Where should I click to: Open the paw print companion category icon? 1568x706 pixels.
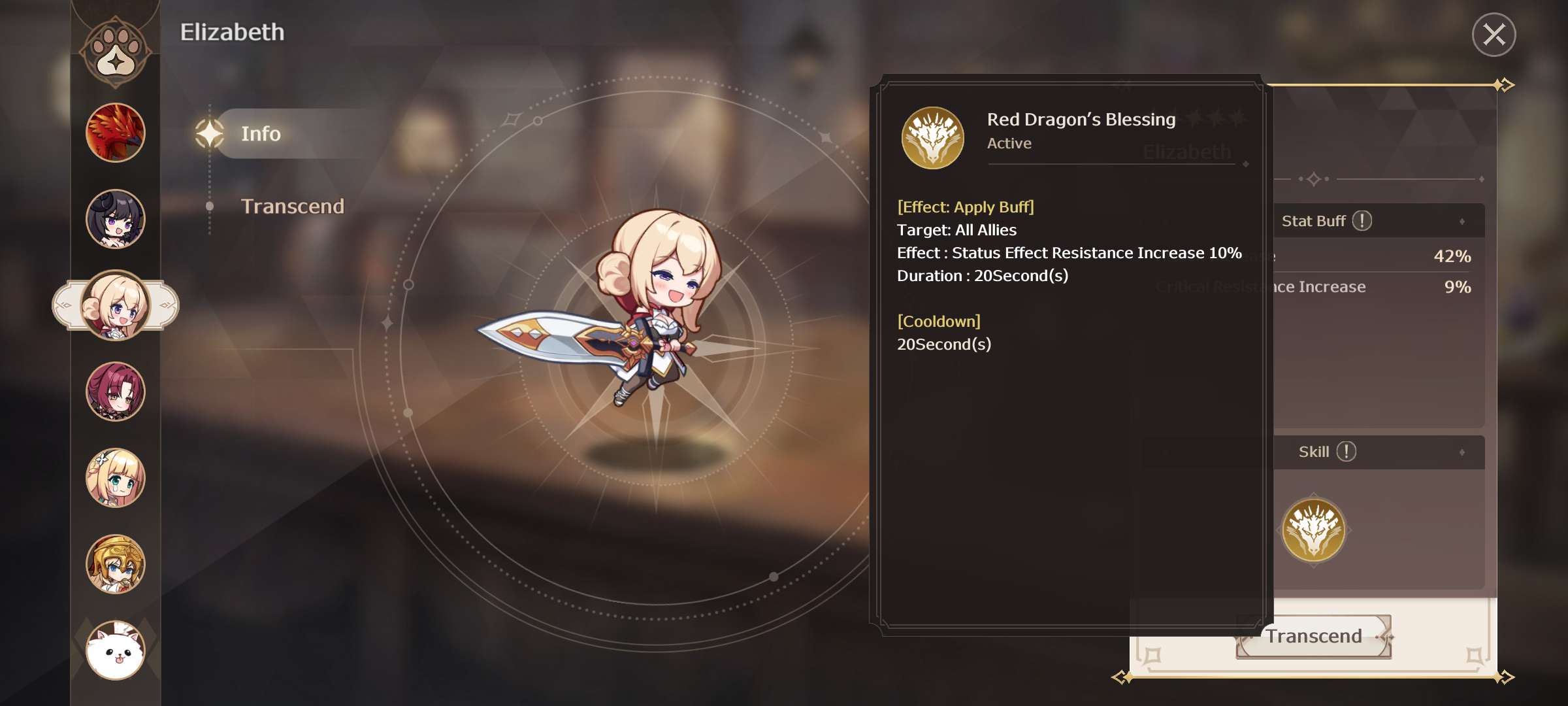coord(116,52)
